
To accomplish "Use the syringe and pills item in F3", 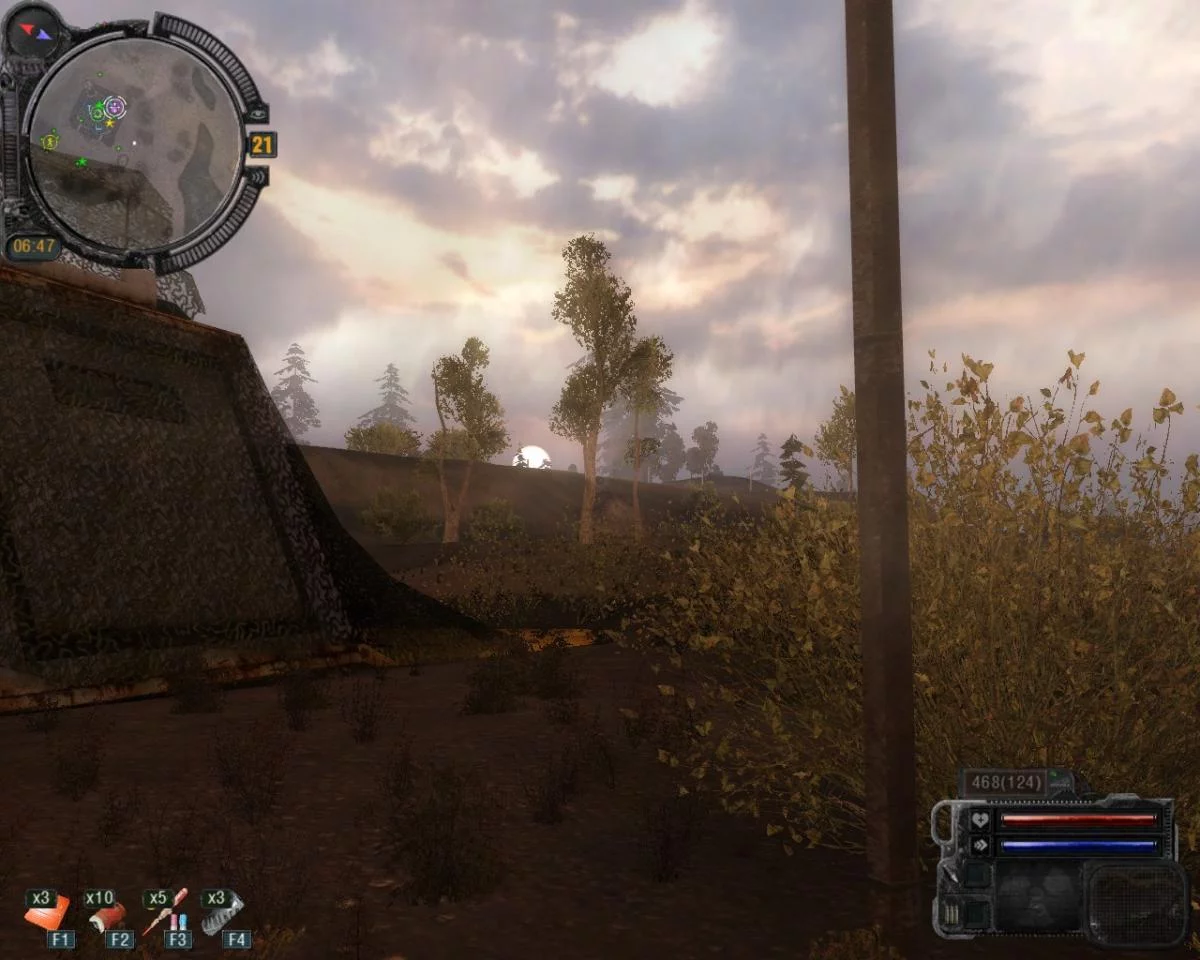I will pyautogui.click(x=164, y=912).
